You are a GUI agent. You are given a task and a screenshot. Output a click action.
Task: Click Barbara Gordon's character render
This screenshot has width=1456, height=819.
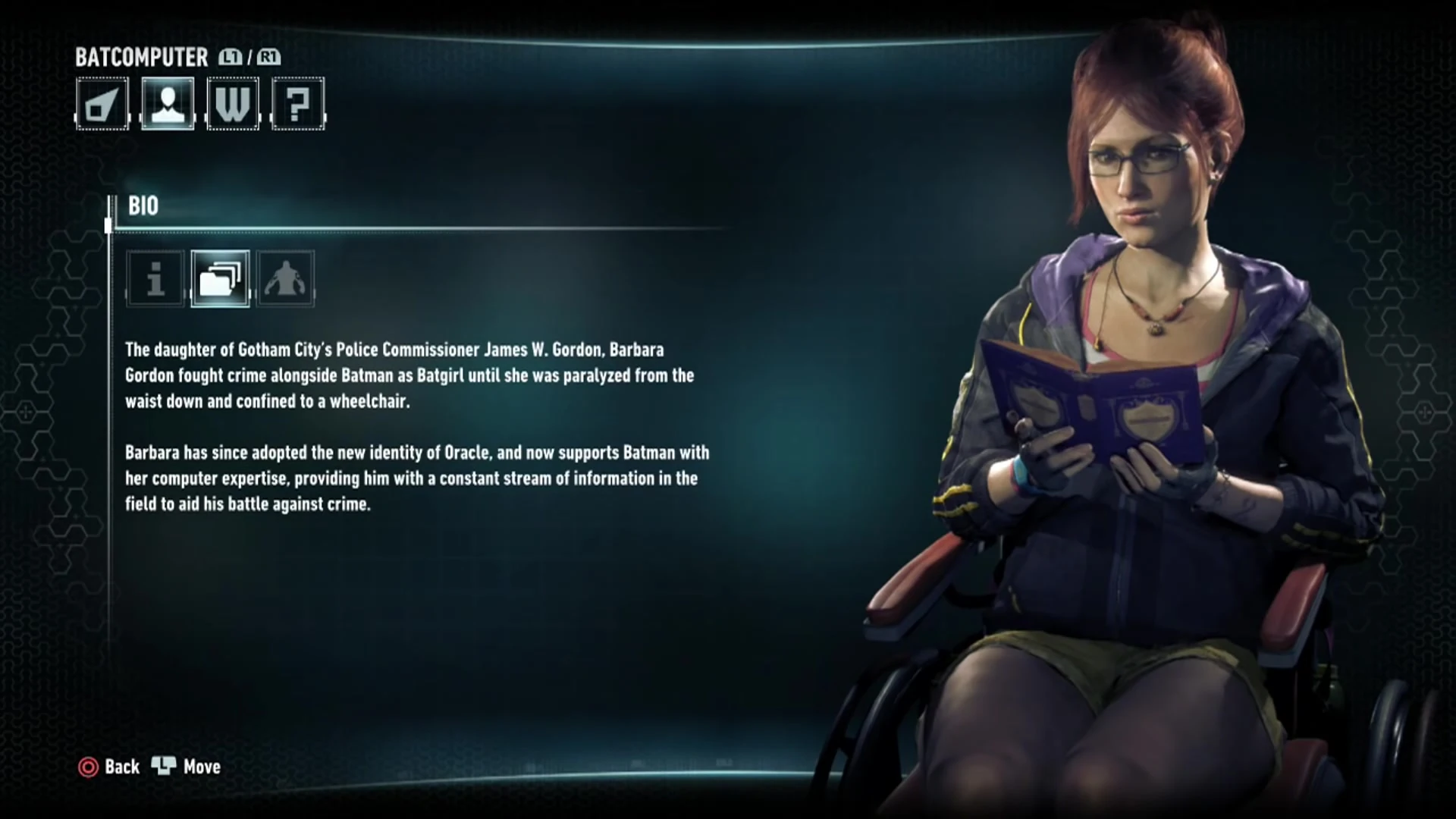click(x=1137, y=379)
